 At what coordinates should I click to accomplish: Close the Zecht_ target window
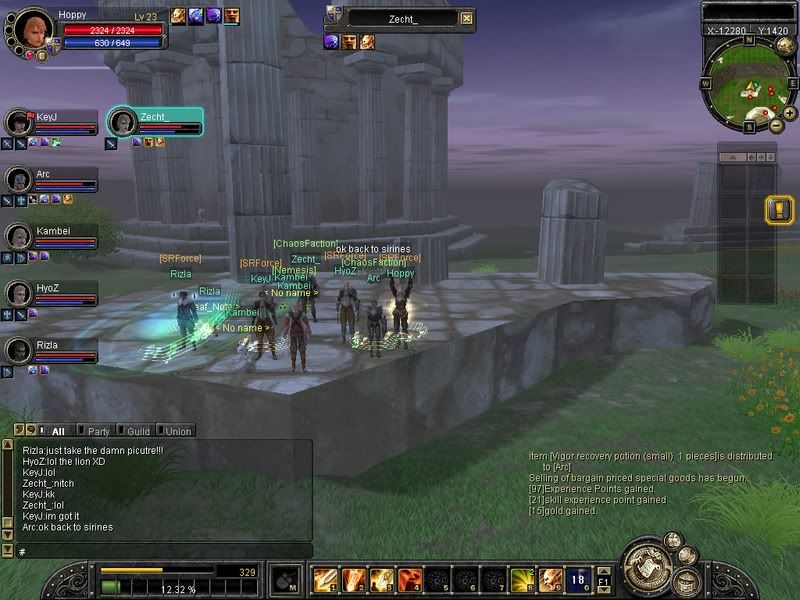pos(467,18)
